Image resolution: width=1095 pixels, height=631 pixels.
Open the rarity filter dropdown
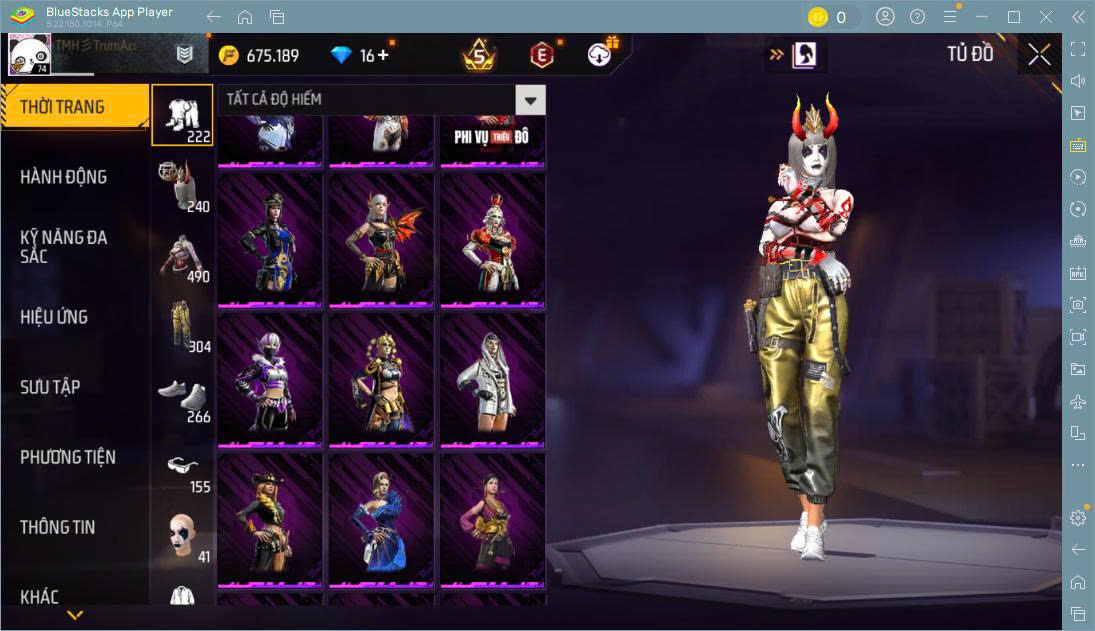(x=530, y=99)
